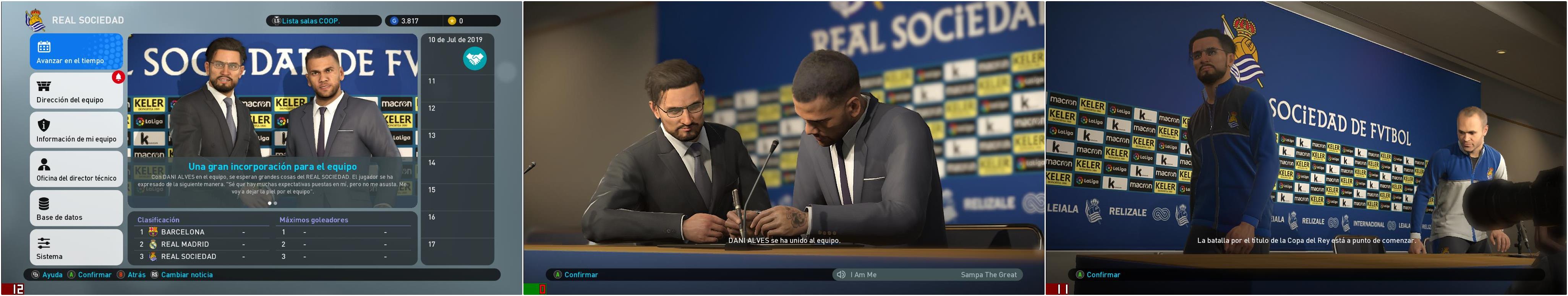Open Dirección del equipo menu
The height and width of the screenshot is (296, 1568).
coord(76,91)
